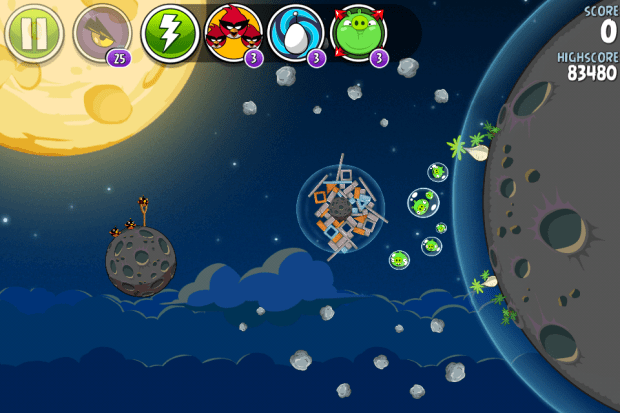Select the purple Mighty Eagle power-up
Screen dimensions: 620x413
[101, 34]
